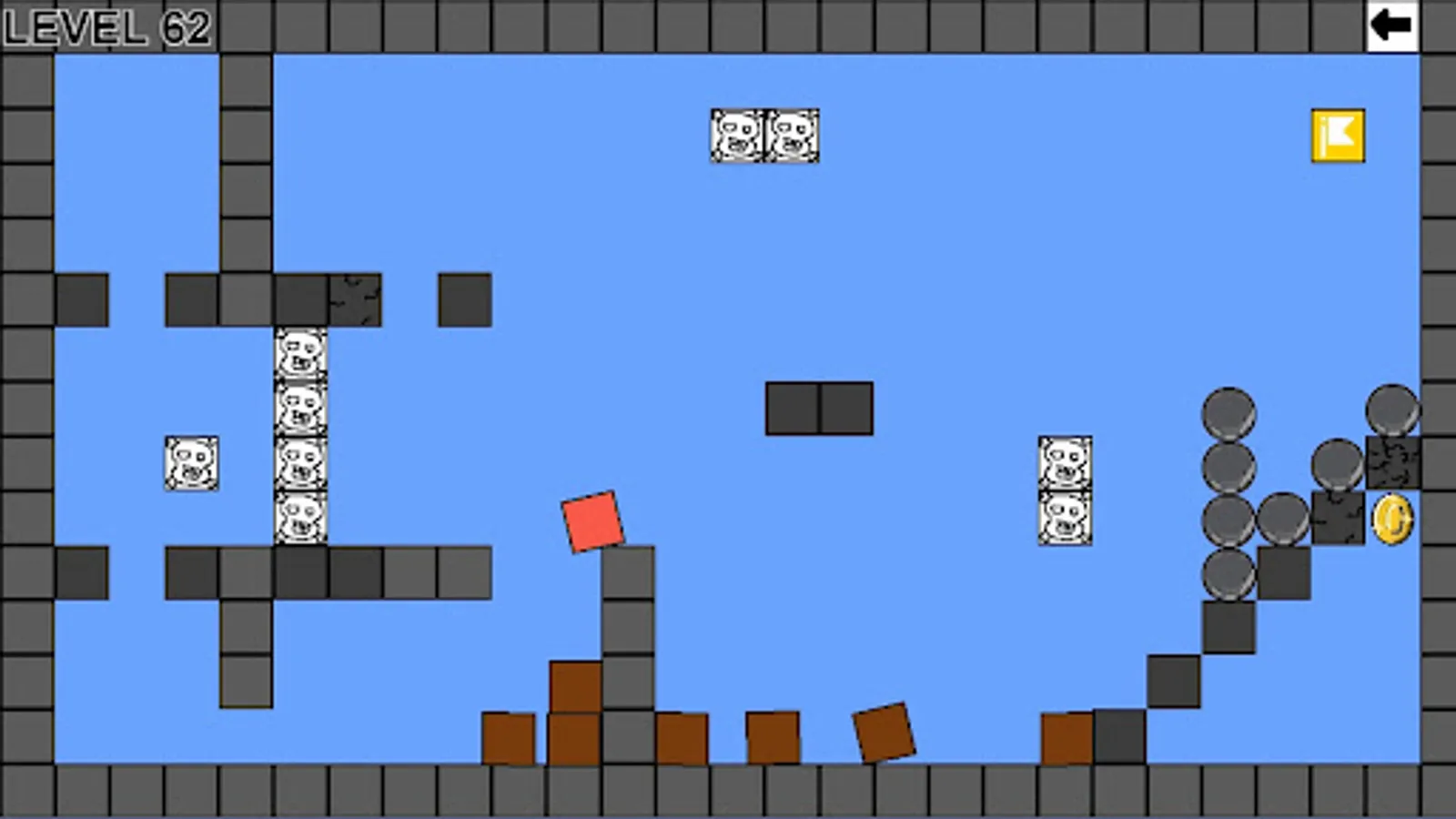Image resolution: width=1456 pixels, height=819 pixels.
Task: Click the topmost gray boulder on the right
Action: [x=1229, y=414]
